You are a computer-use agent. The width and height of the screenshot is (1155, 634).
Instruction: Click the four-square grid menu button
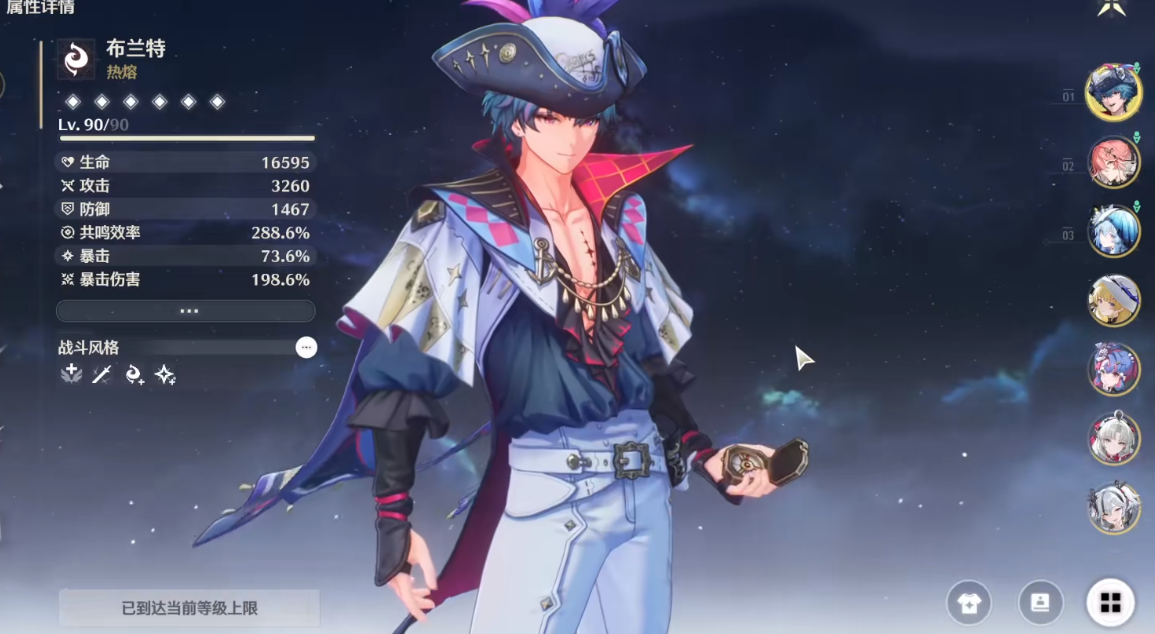pyautogui.click(x=1110, y=602)
